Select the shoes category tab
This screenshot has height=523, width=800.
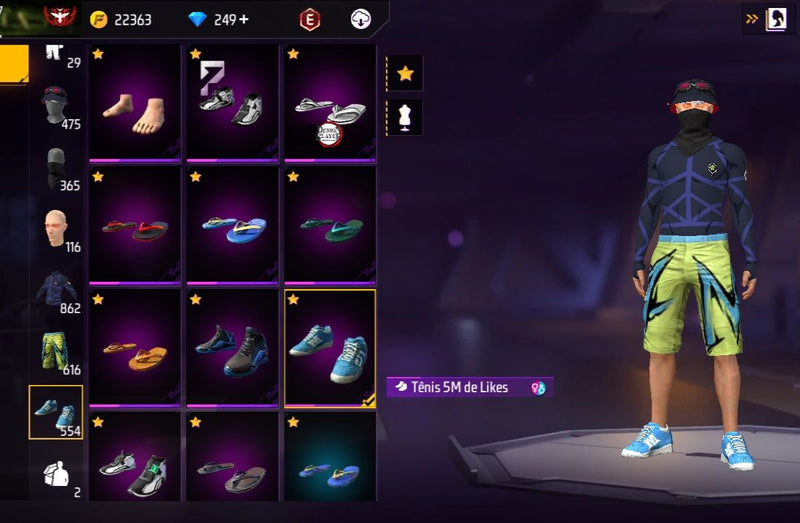click(x=56, y=412)
